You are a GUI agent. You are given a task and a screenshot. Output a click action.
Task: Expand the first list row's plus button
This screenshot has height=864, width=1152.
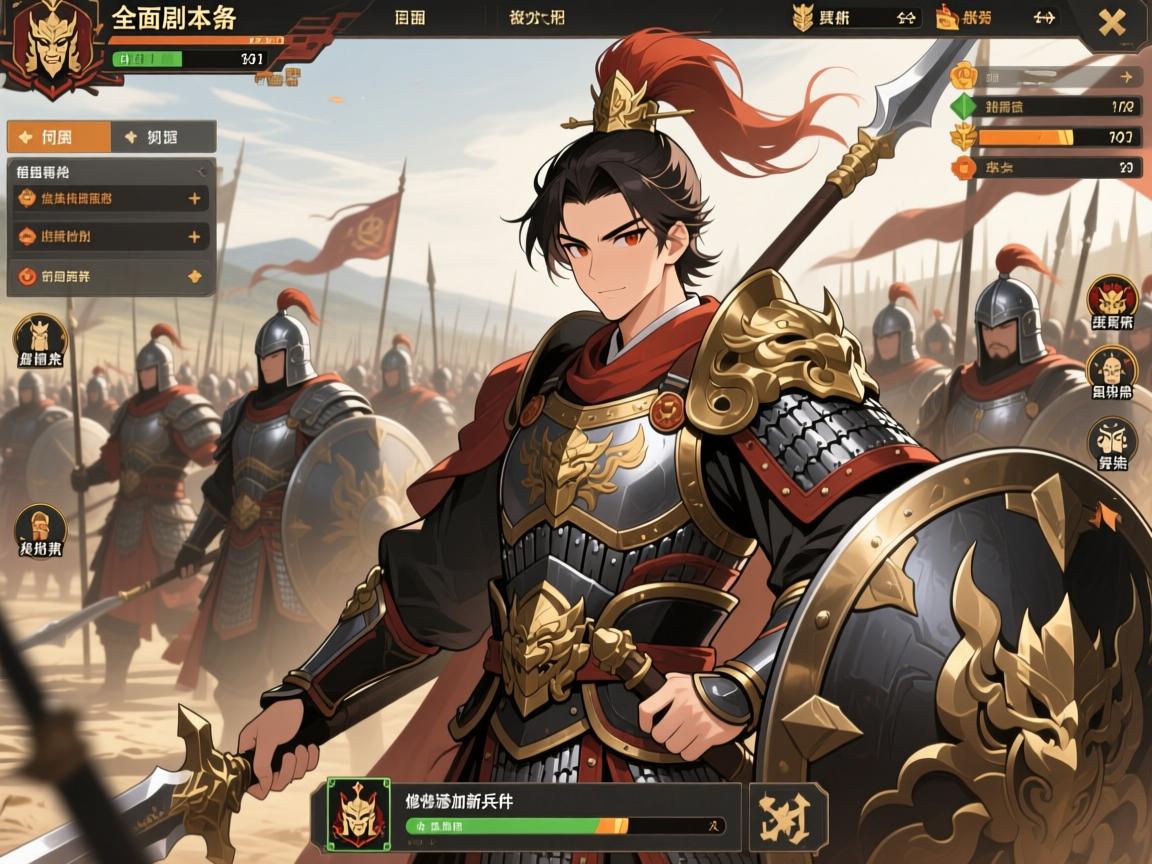(x=194, y=198)
